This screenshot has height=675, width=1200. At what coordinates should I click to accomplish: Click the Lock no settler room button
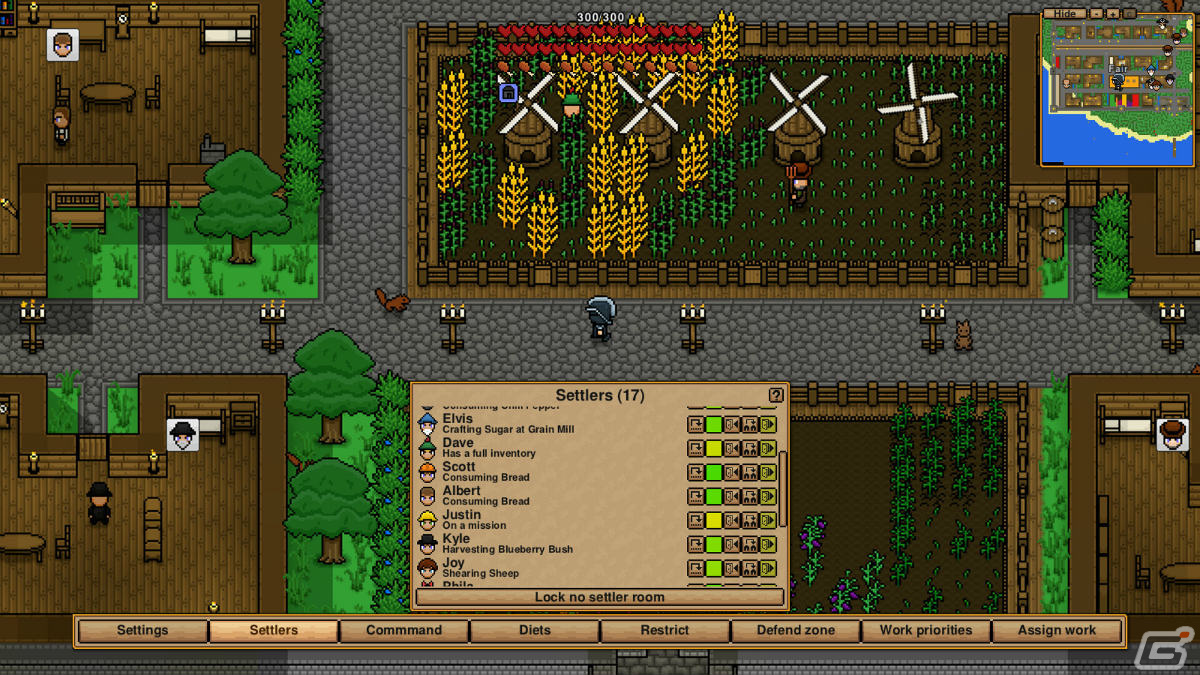[599, 597]
